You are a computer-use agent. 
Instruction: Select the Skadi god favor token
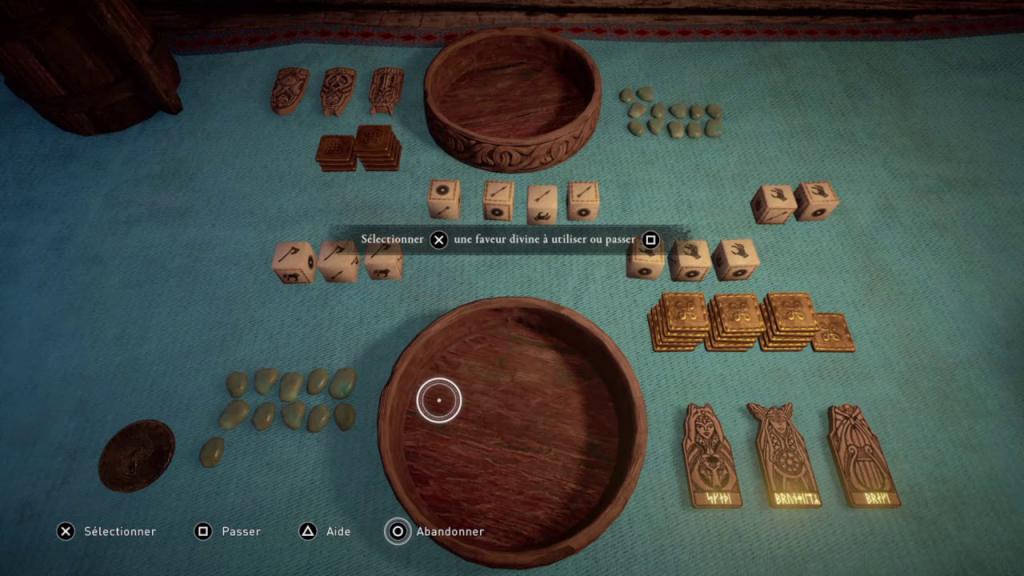712,455
